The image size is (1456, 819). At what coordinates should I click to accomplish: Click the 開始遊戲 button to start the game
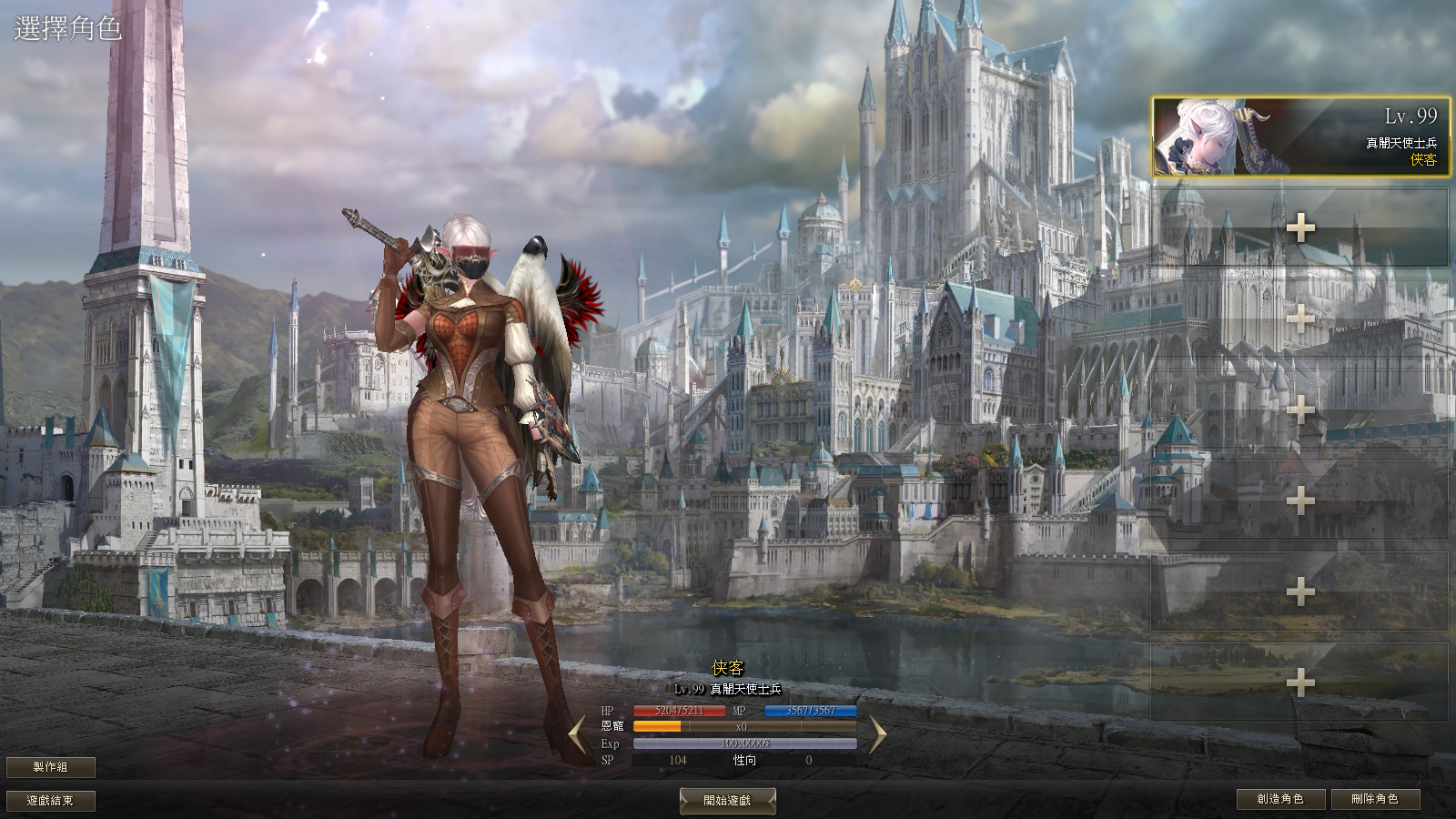(727, 800)
